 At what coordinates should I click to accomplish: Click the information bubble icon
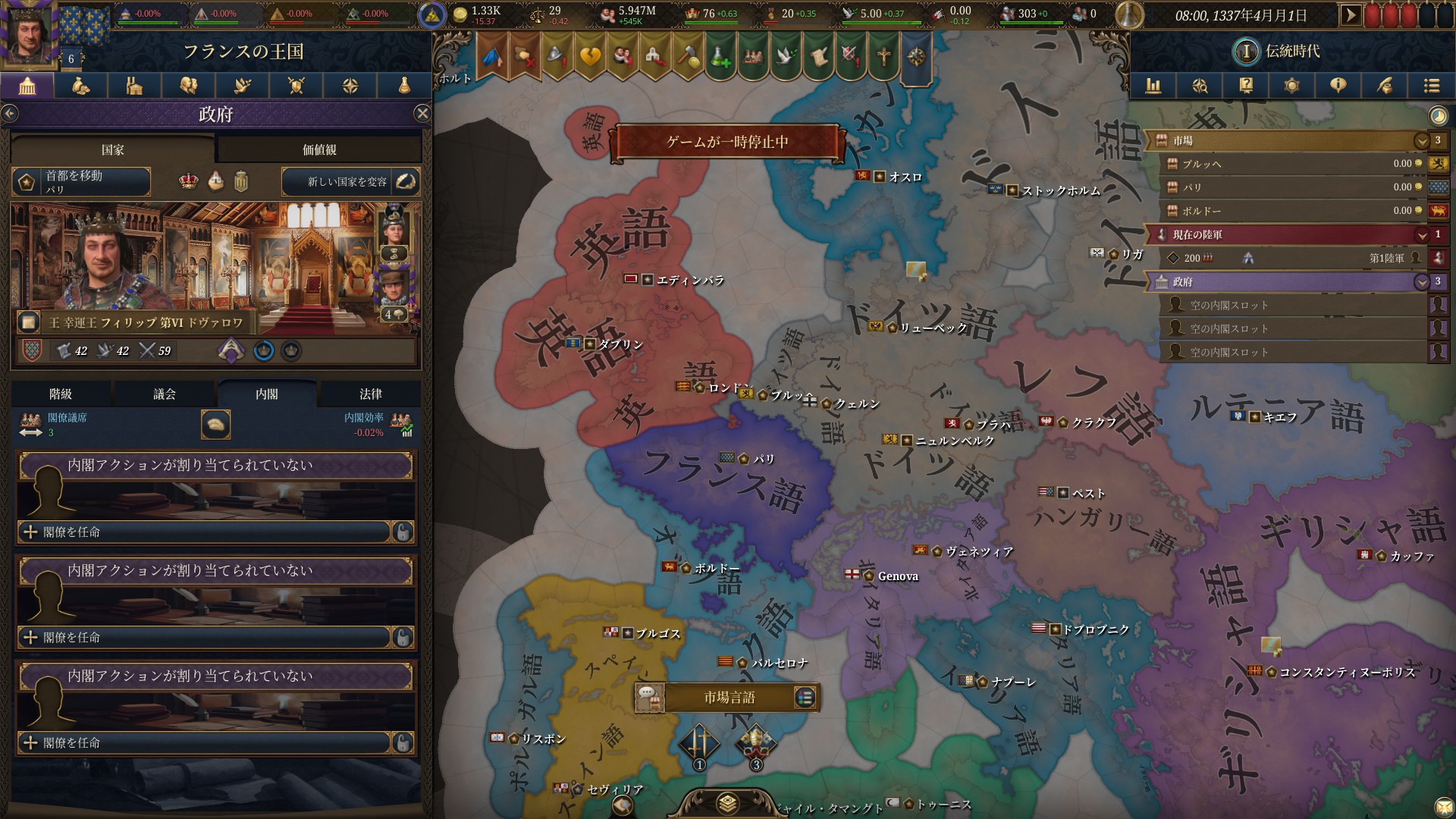(x=1338, y=86)
